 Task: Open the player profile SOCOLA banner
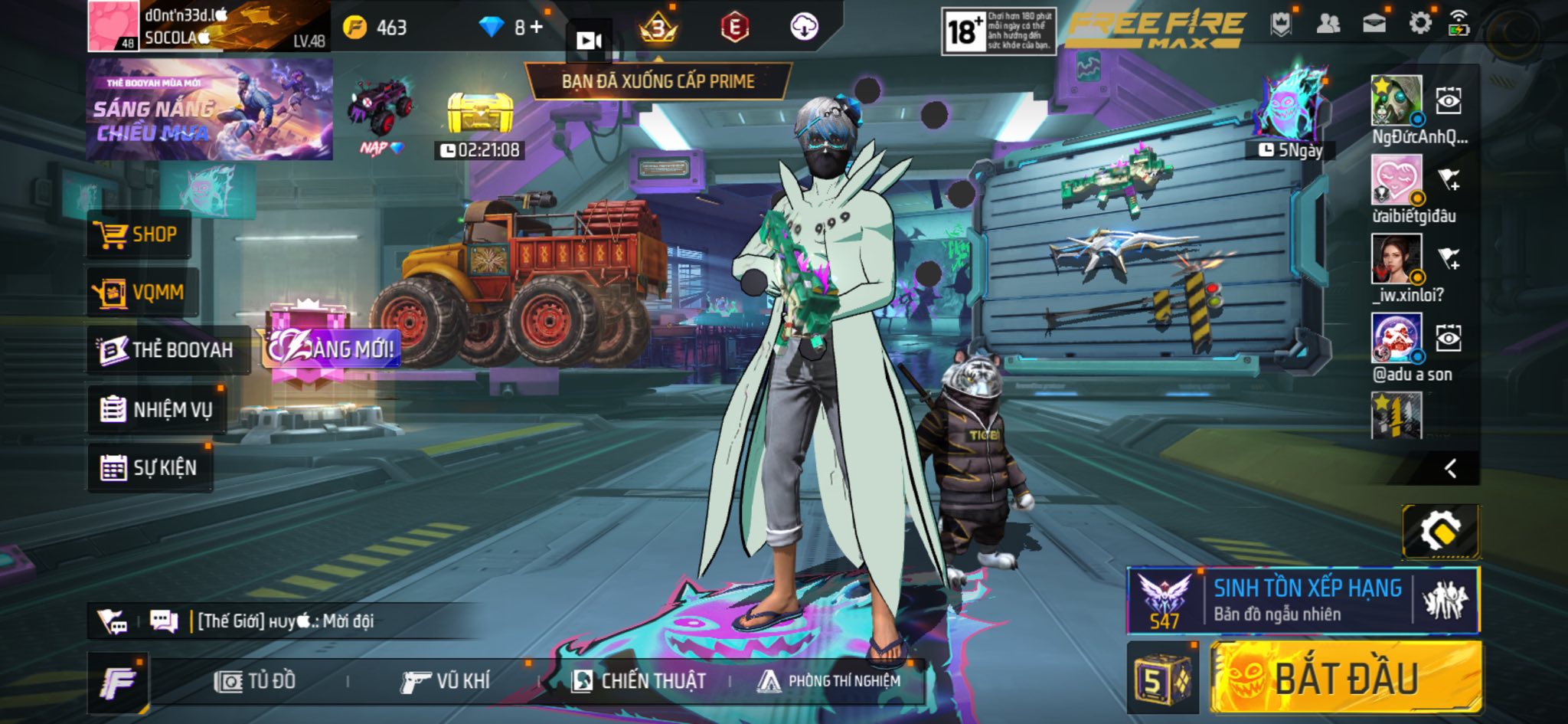click(x=208, y=27)
